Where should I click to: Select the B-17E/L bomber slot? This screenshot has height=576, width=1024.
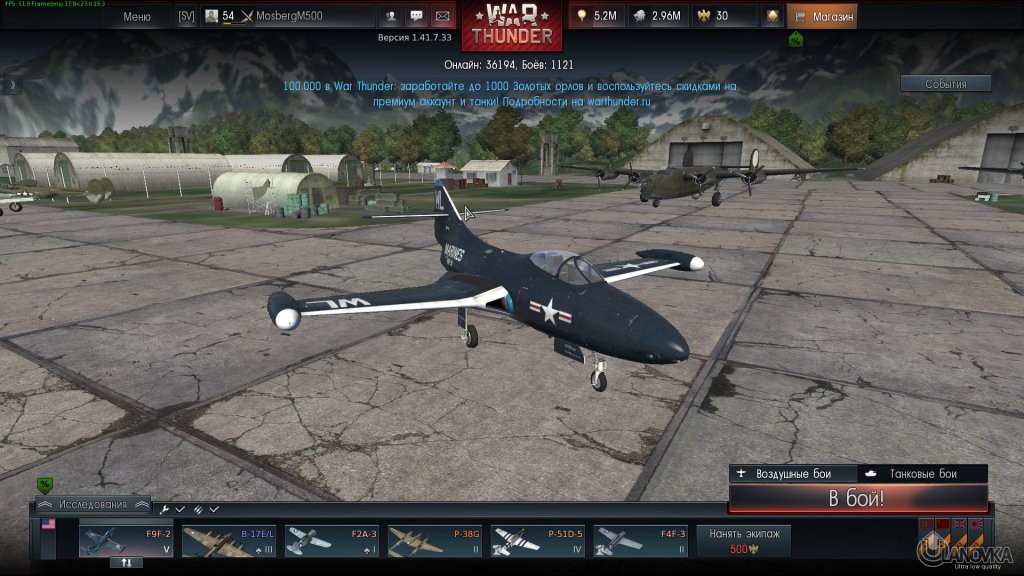coord(229,540)
